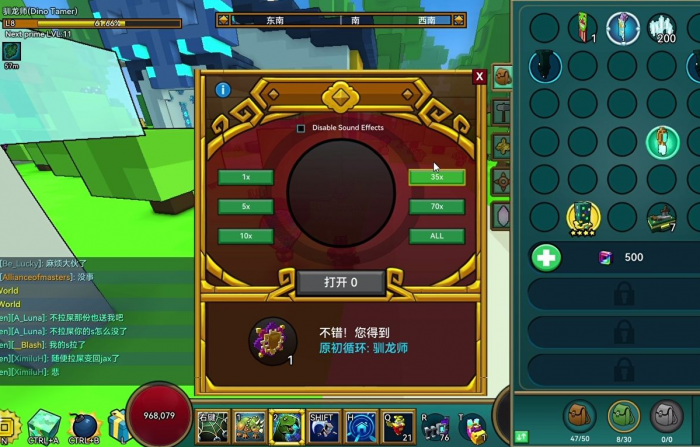Open the blue info icon

coord(223,90)
